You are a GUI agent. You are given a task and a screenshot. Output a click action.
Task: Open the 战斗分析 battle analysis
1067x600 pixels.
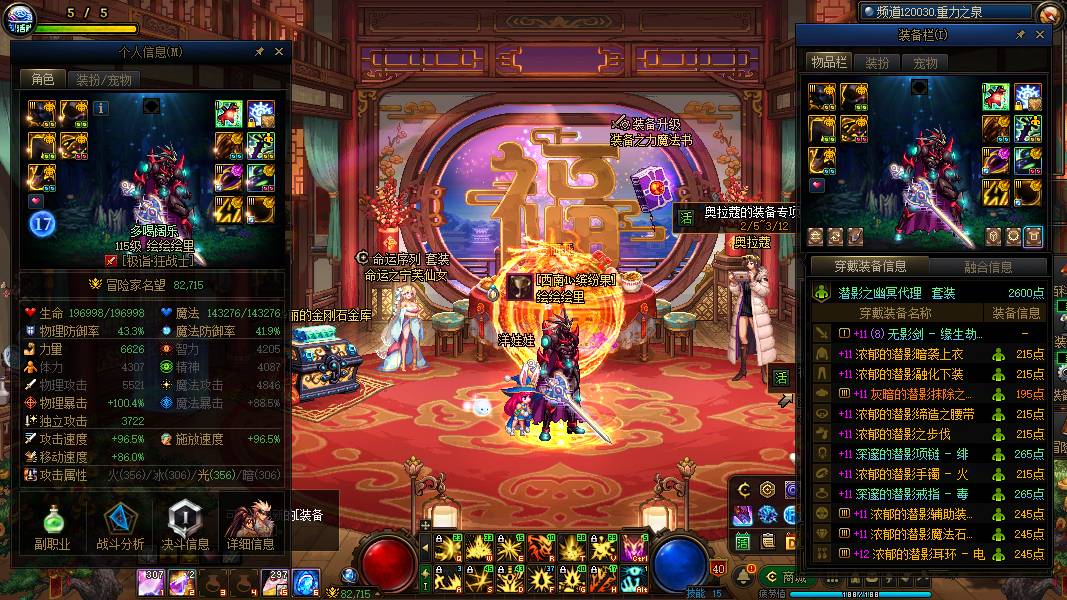[120, 525]
